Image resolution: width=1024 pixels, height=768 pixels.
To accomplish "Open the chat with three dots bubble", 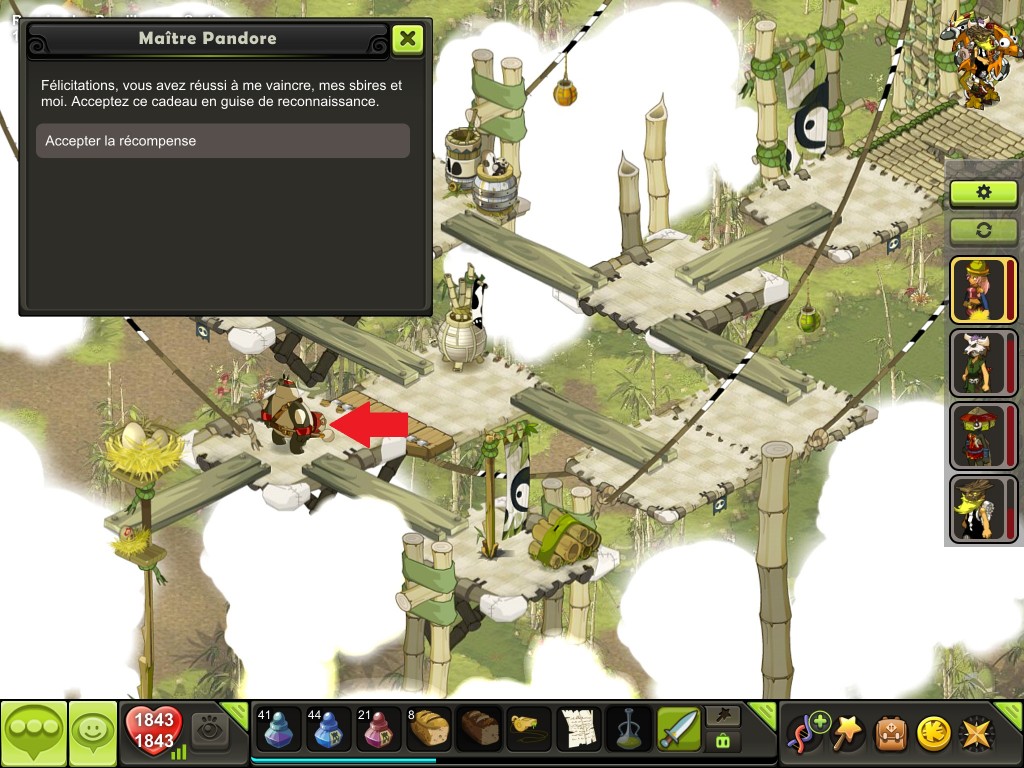I will click(33, 734).
